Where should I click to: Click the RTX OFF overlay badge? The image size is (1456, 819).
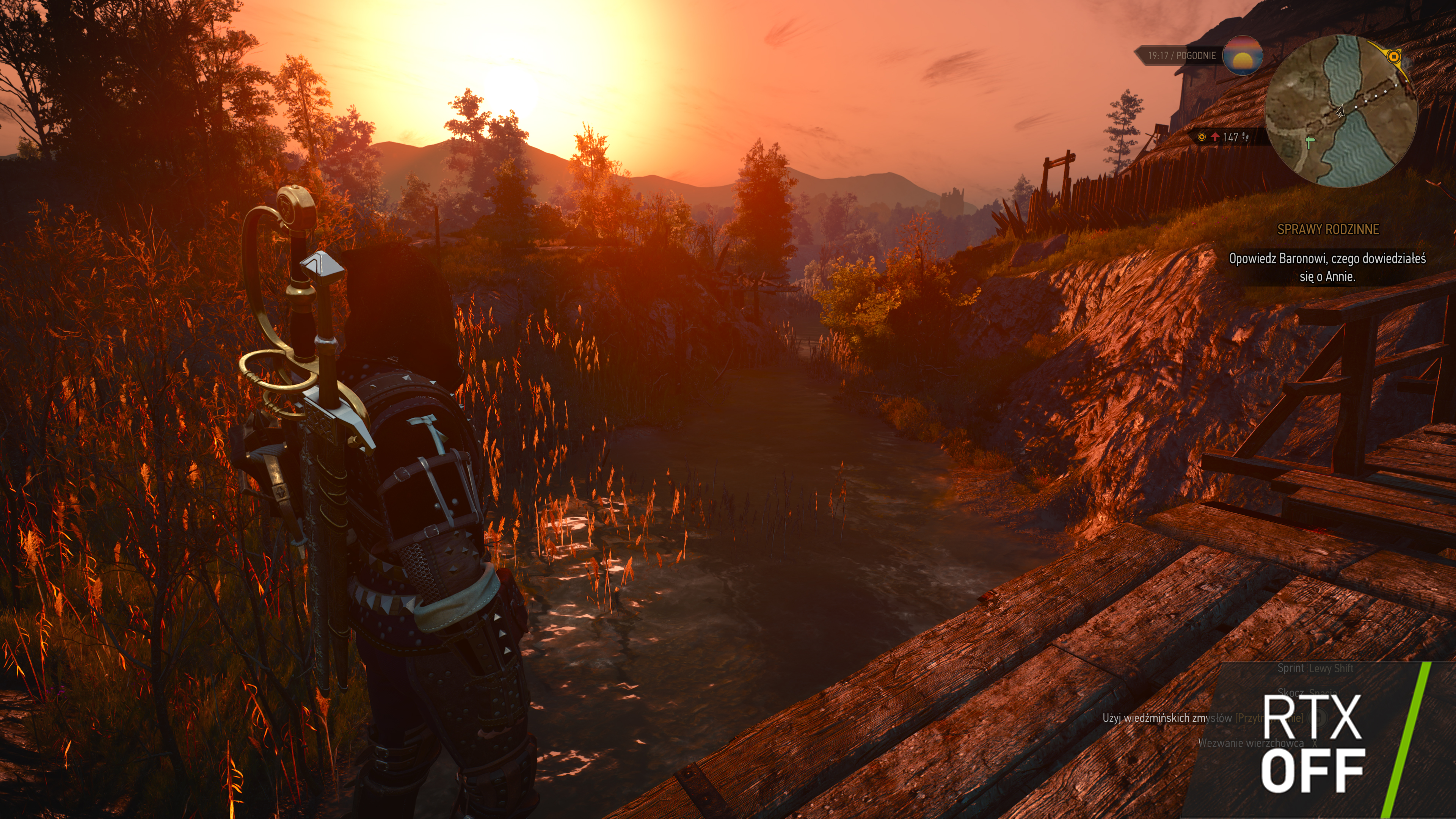(x=1312, y=743)
